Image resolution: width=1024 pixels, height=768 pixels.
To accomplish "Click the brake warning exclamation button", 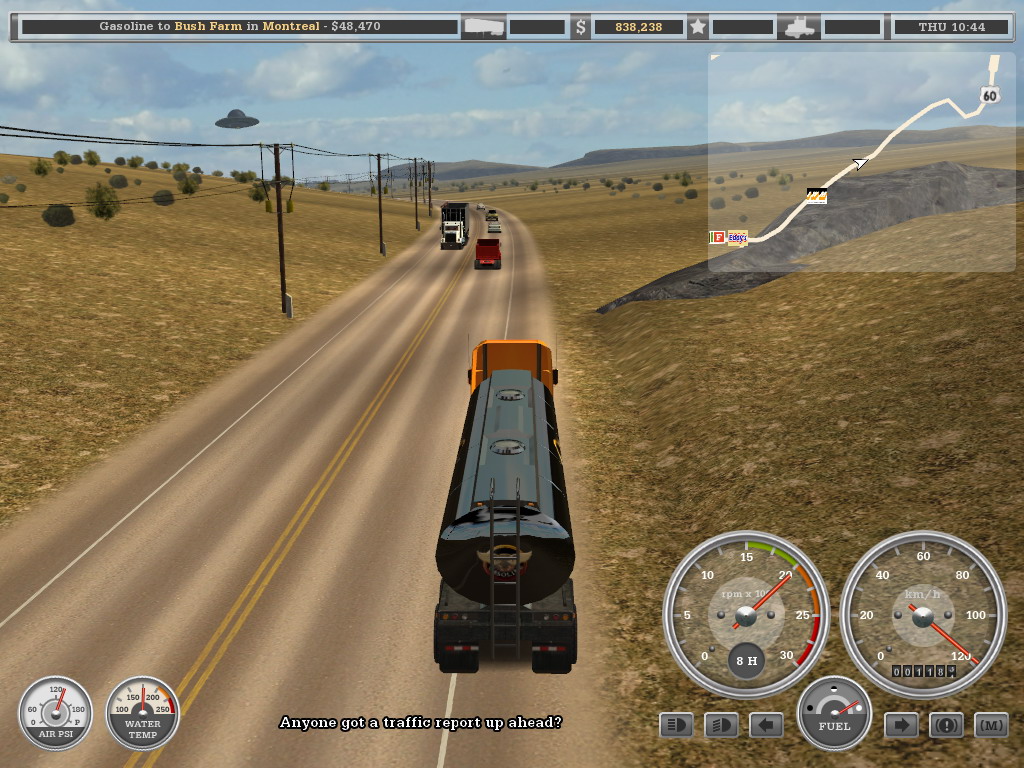I will click(946, 725).
